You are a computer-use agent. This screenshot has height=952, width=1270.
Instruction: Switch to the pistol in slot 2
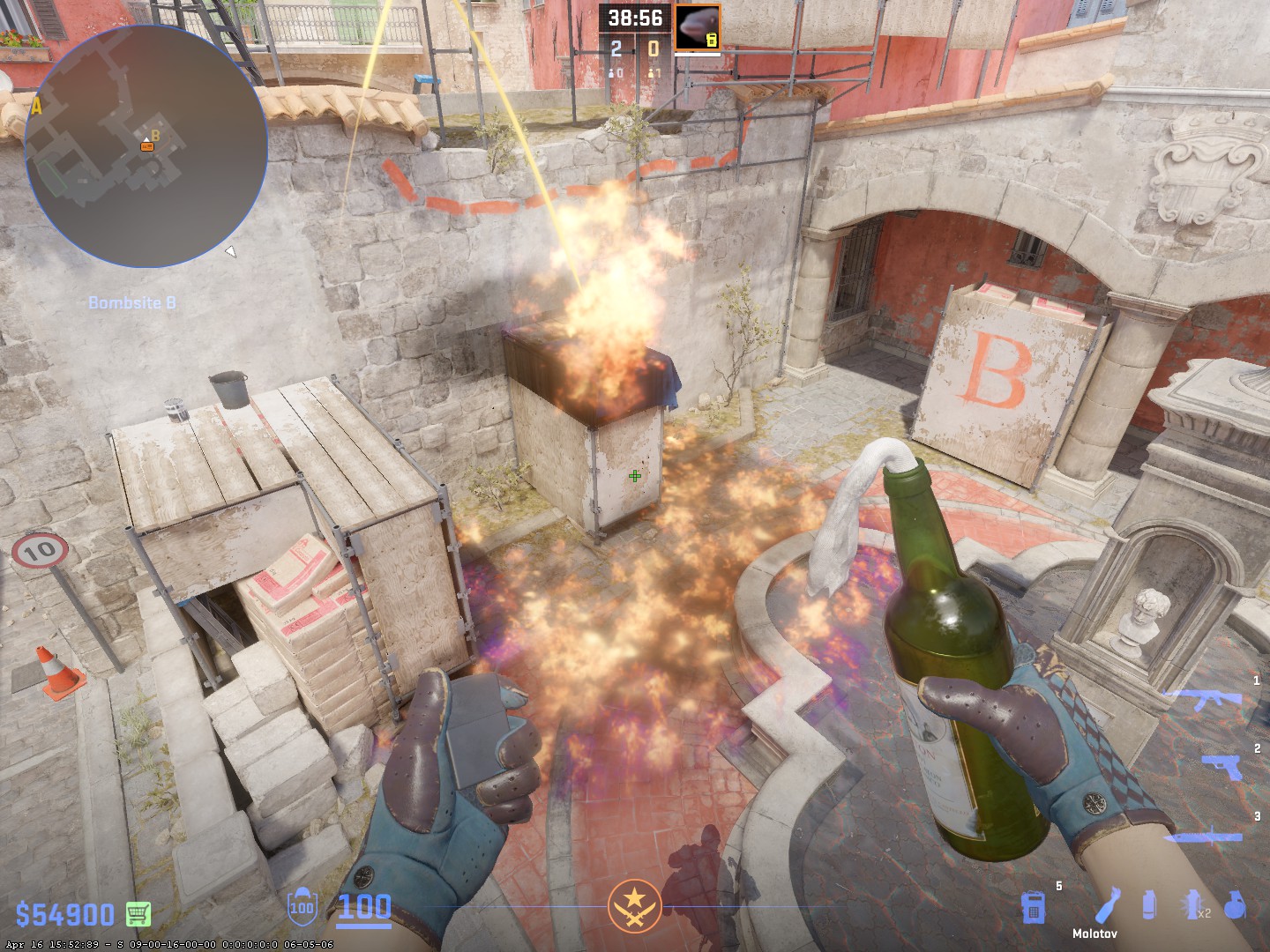pos(1224,765)
